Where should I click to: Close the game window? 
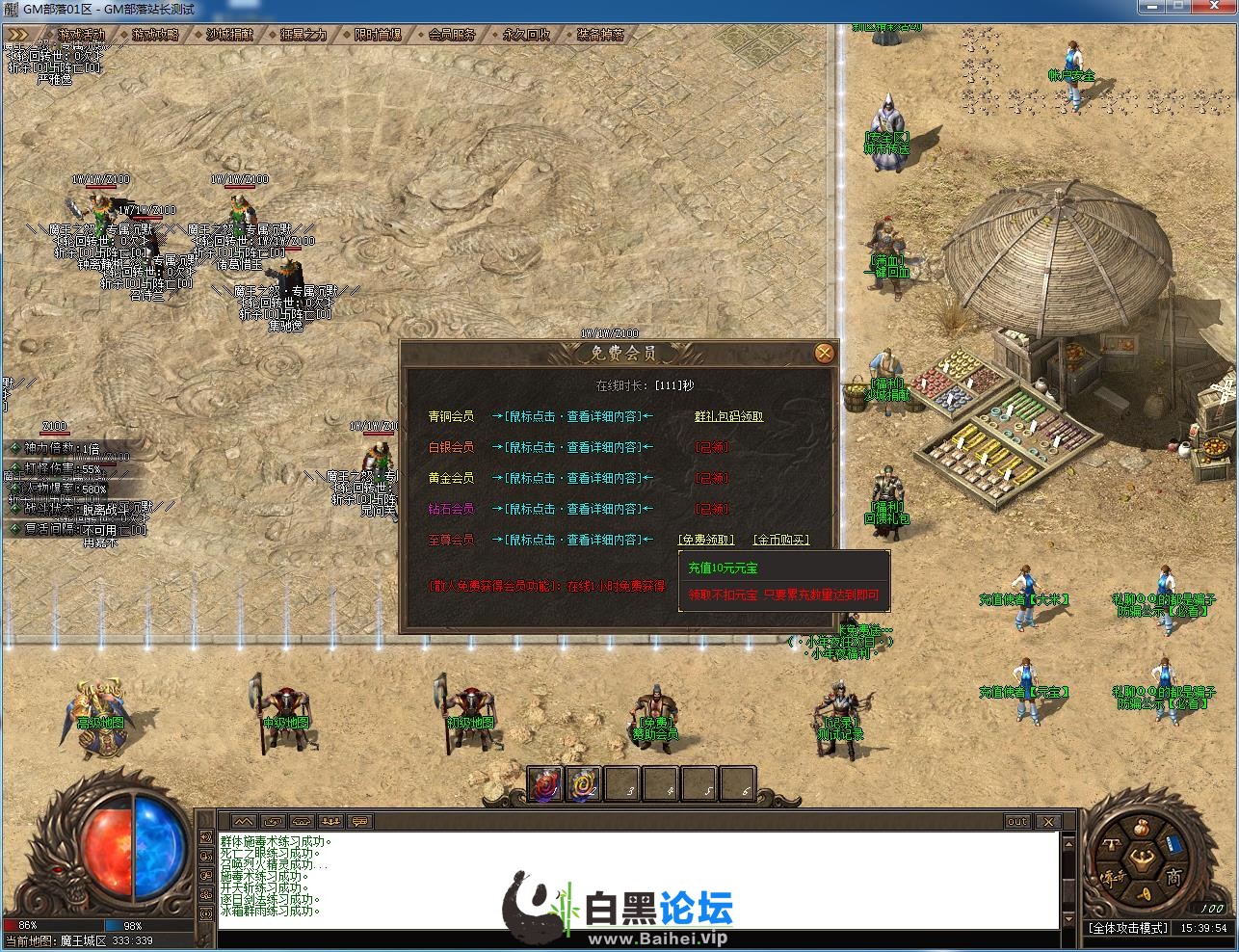[x=1216, y=8]
